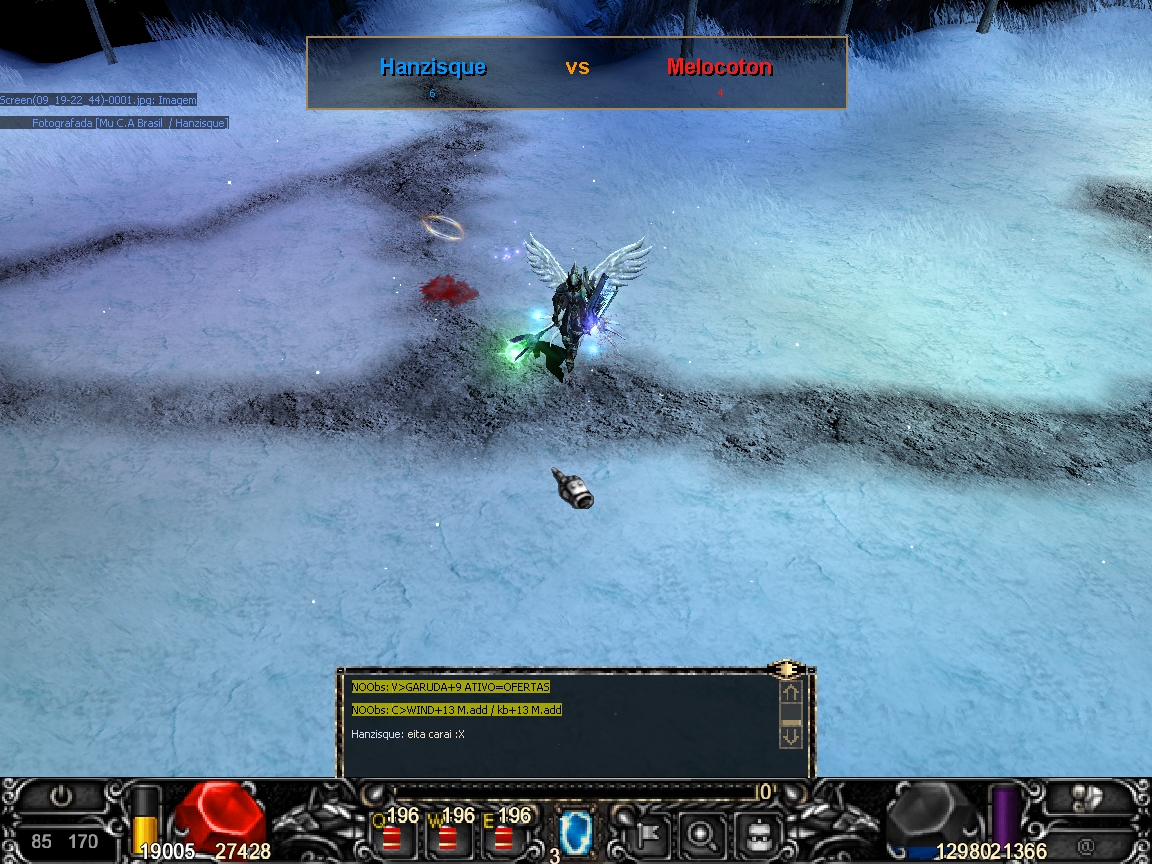Use the Q potion slot

(391, 836)
